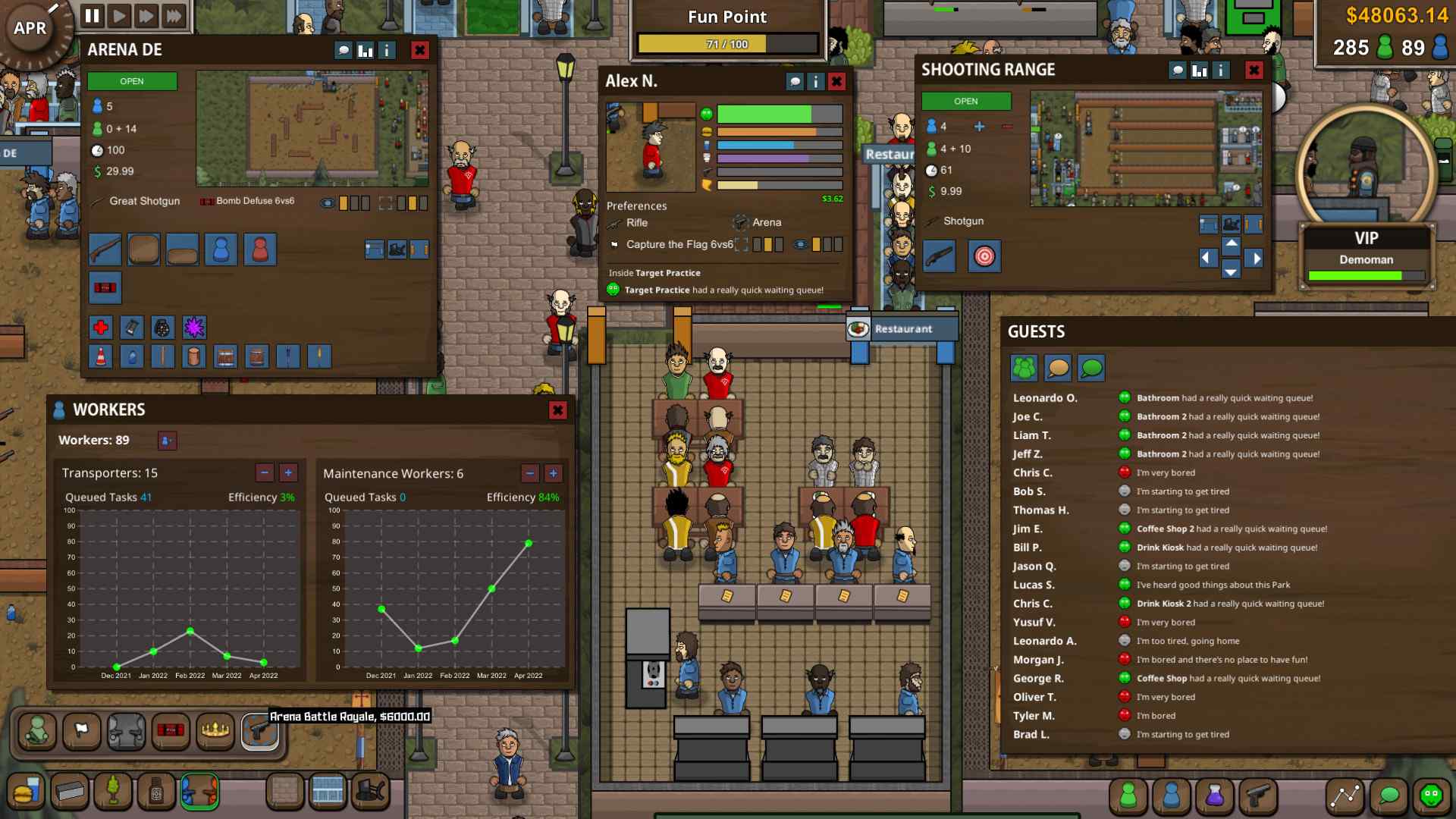The height and width of the screenshot is (819, 1456).
Task: Open the statistics chart icon on Arena DE
Action: point(365,51)
